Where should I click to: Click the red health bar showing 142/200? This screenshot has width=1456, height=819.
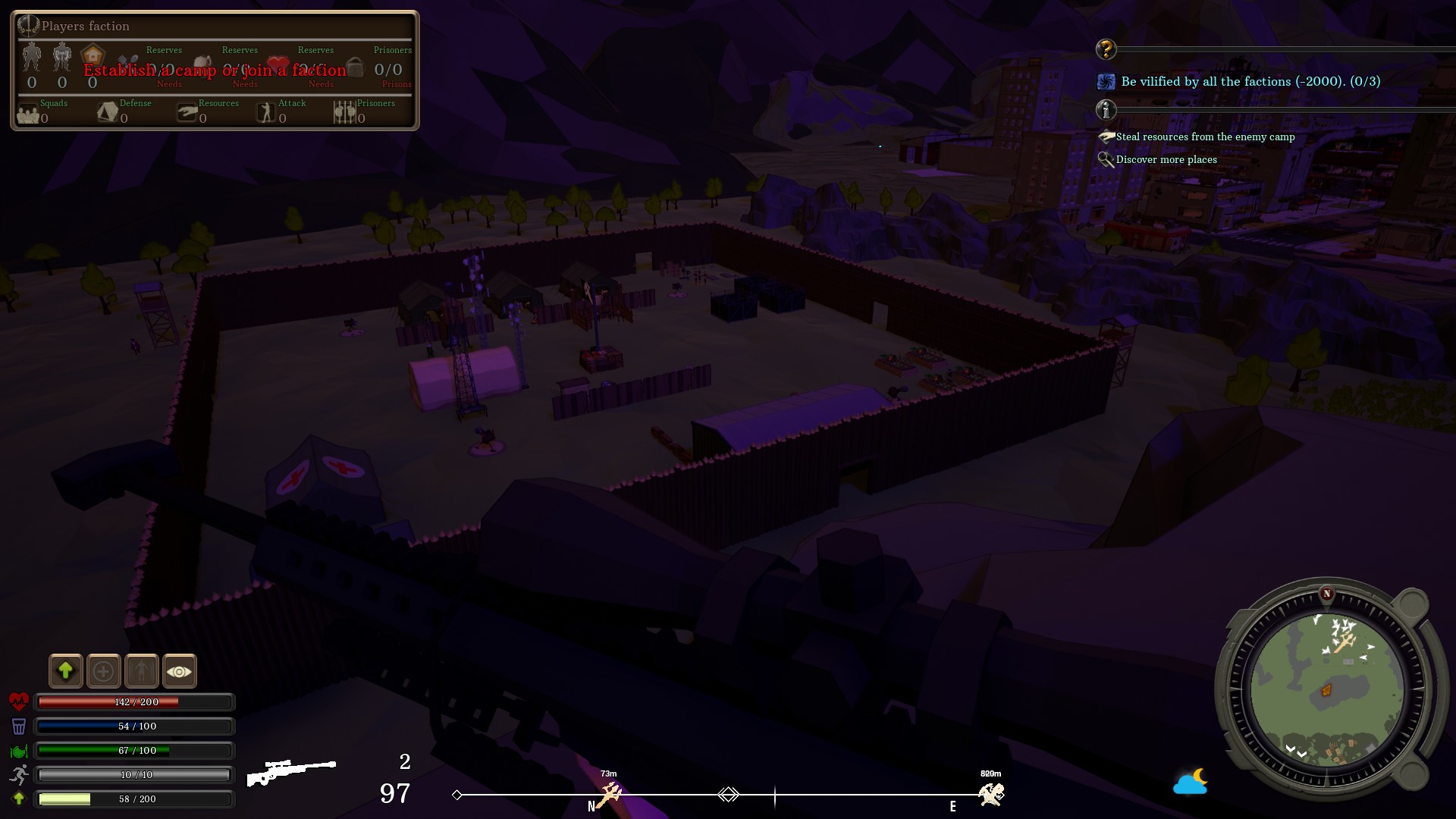(133, 702)
